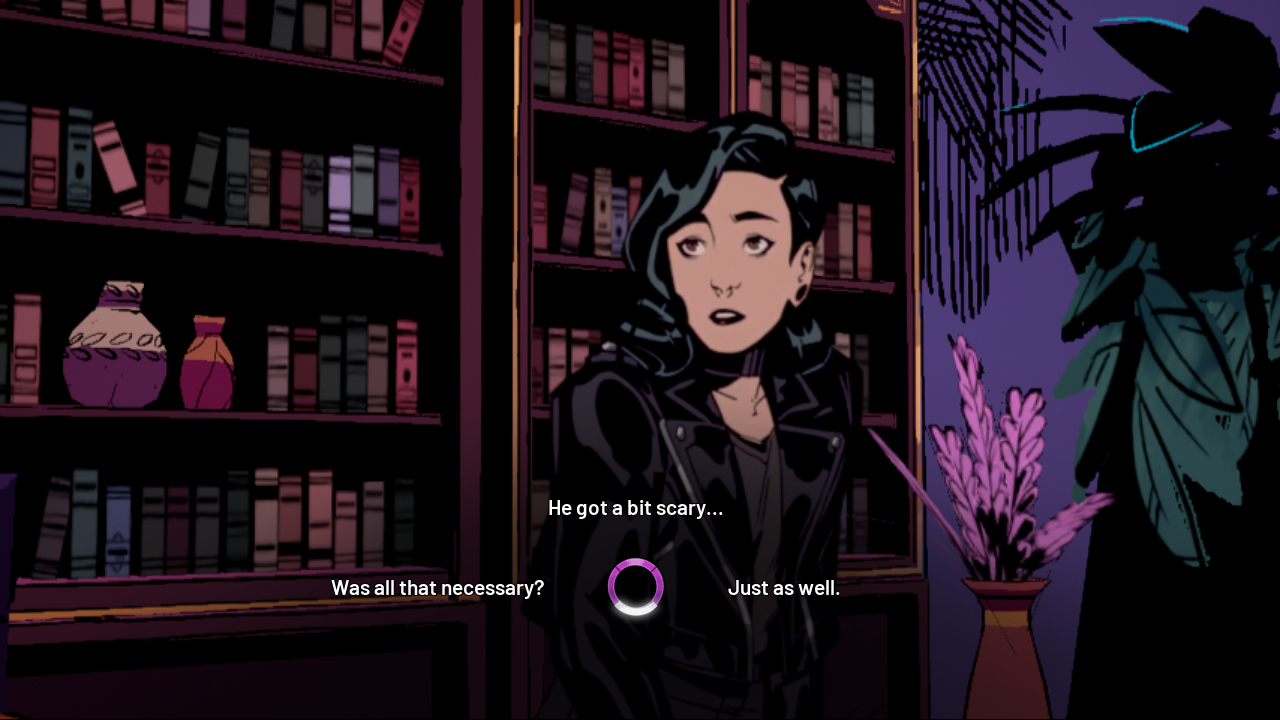Click the center of the timer circle
Viewport: 1280px width, 720px height.
click(x=636, y=587)
